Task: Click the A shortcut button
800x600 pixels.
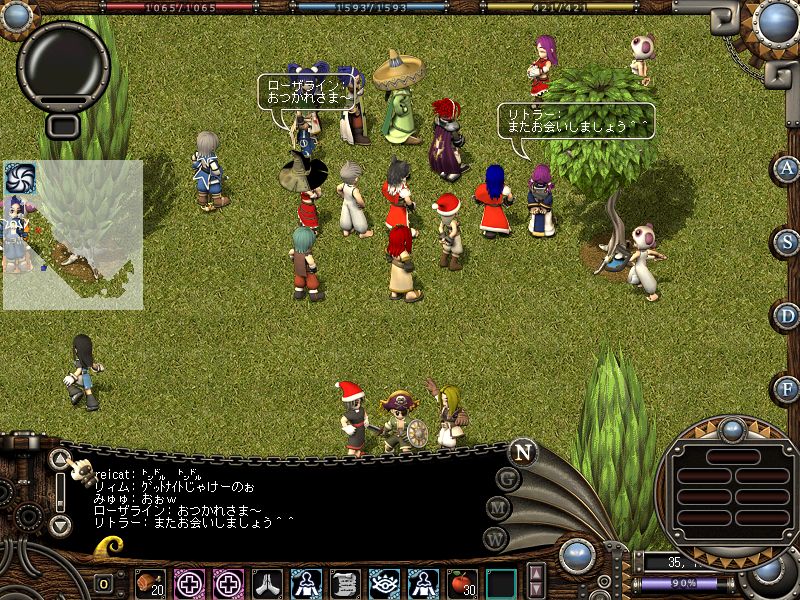Action: (788, 168)
